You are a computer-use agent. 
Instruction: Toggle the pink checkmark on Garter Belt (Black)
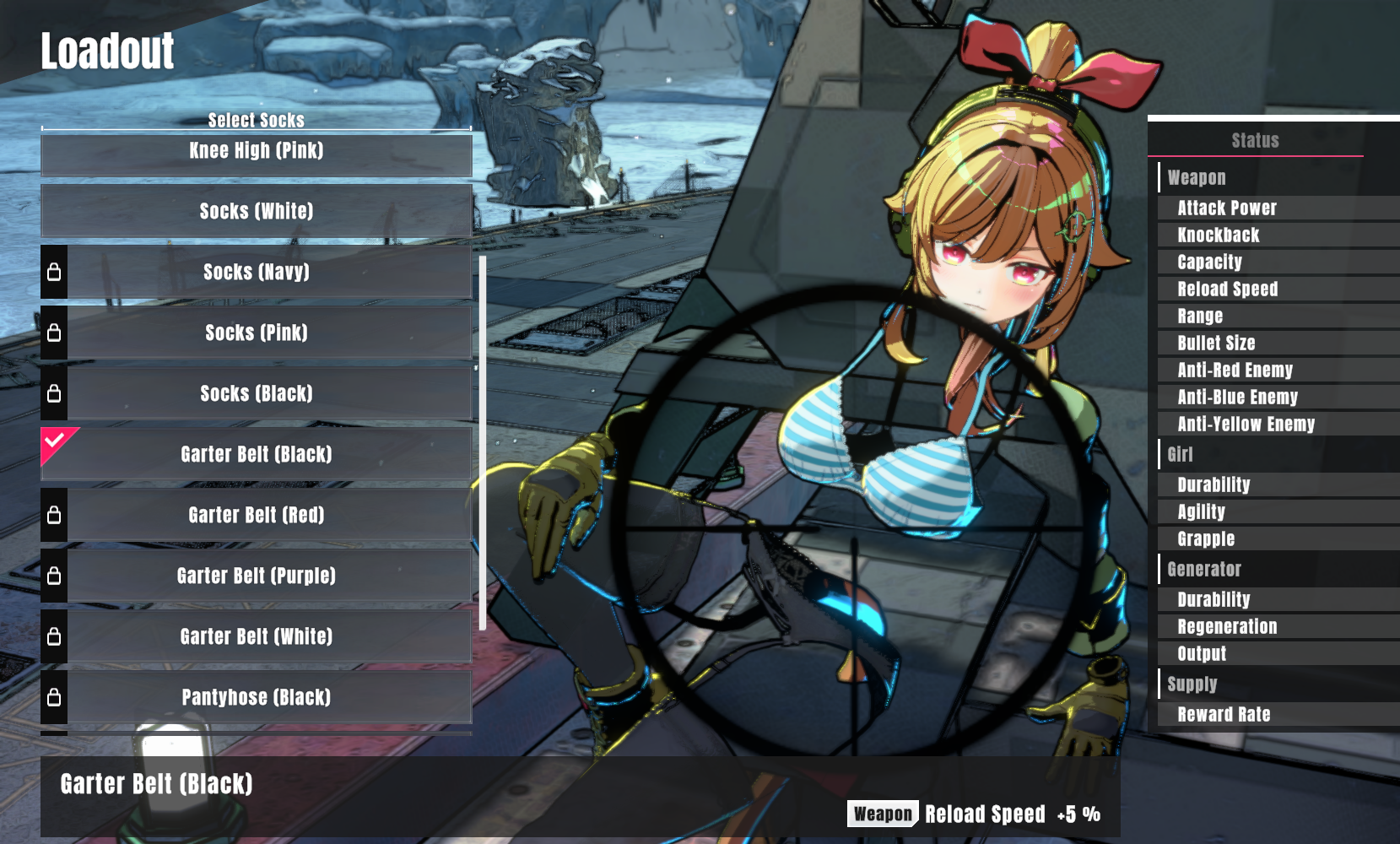[x=55, y=439]
